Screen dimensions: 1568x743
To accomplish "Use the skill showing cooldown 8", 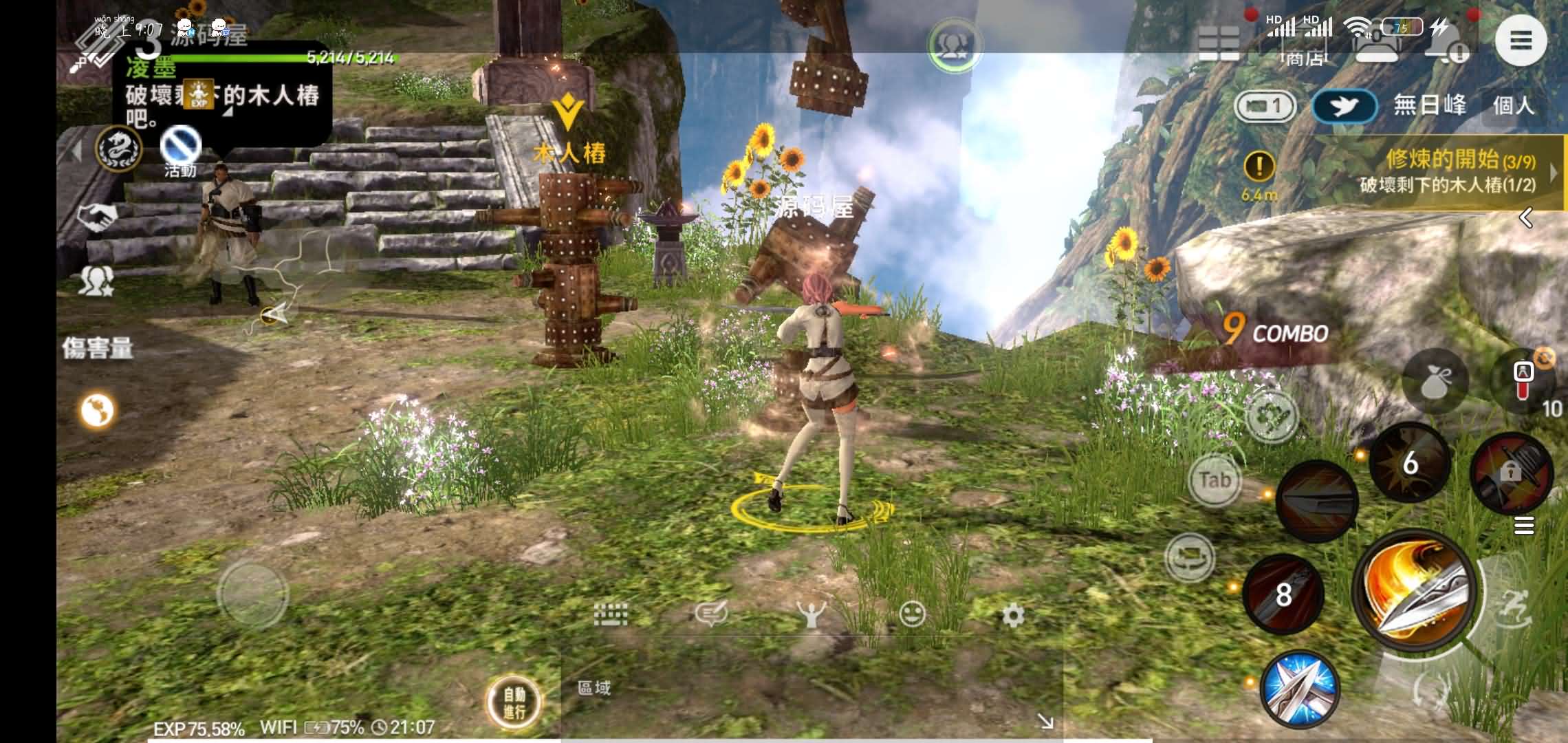I will (1283, 594).
